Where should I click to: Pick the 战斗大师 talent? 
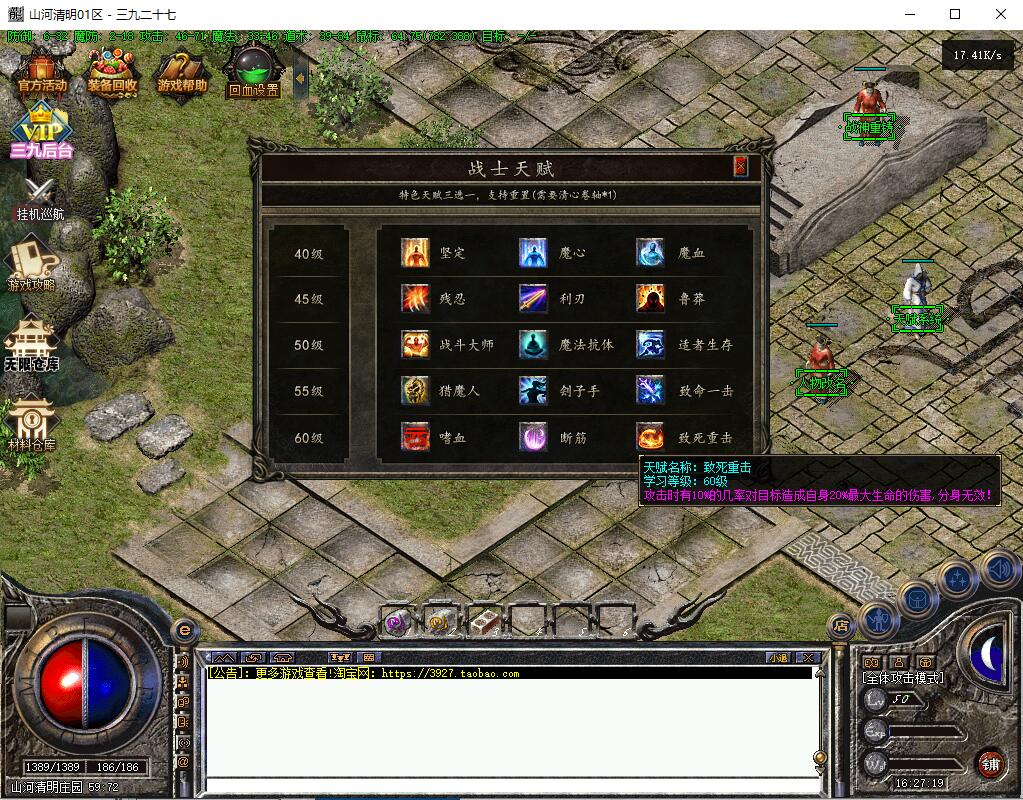(415, 345)
